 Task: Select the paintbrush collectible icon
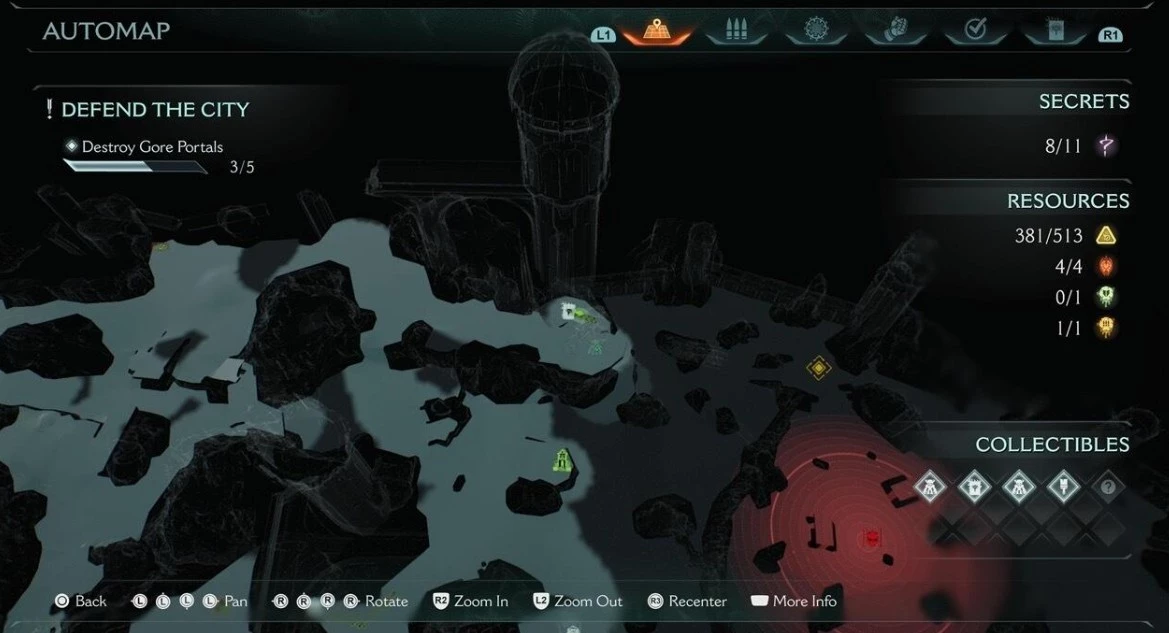[1063, 488]
